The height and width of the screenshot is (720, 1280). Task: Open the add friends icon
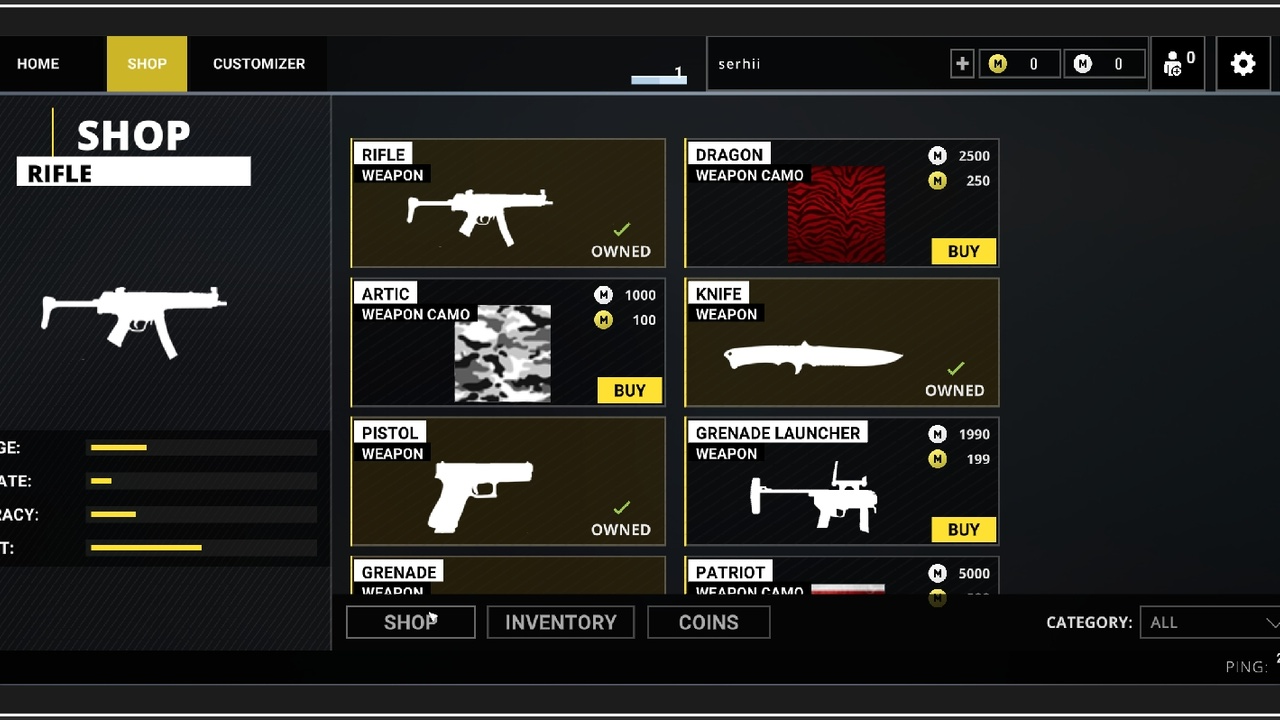(x=1176, y=64)
